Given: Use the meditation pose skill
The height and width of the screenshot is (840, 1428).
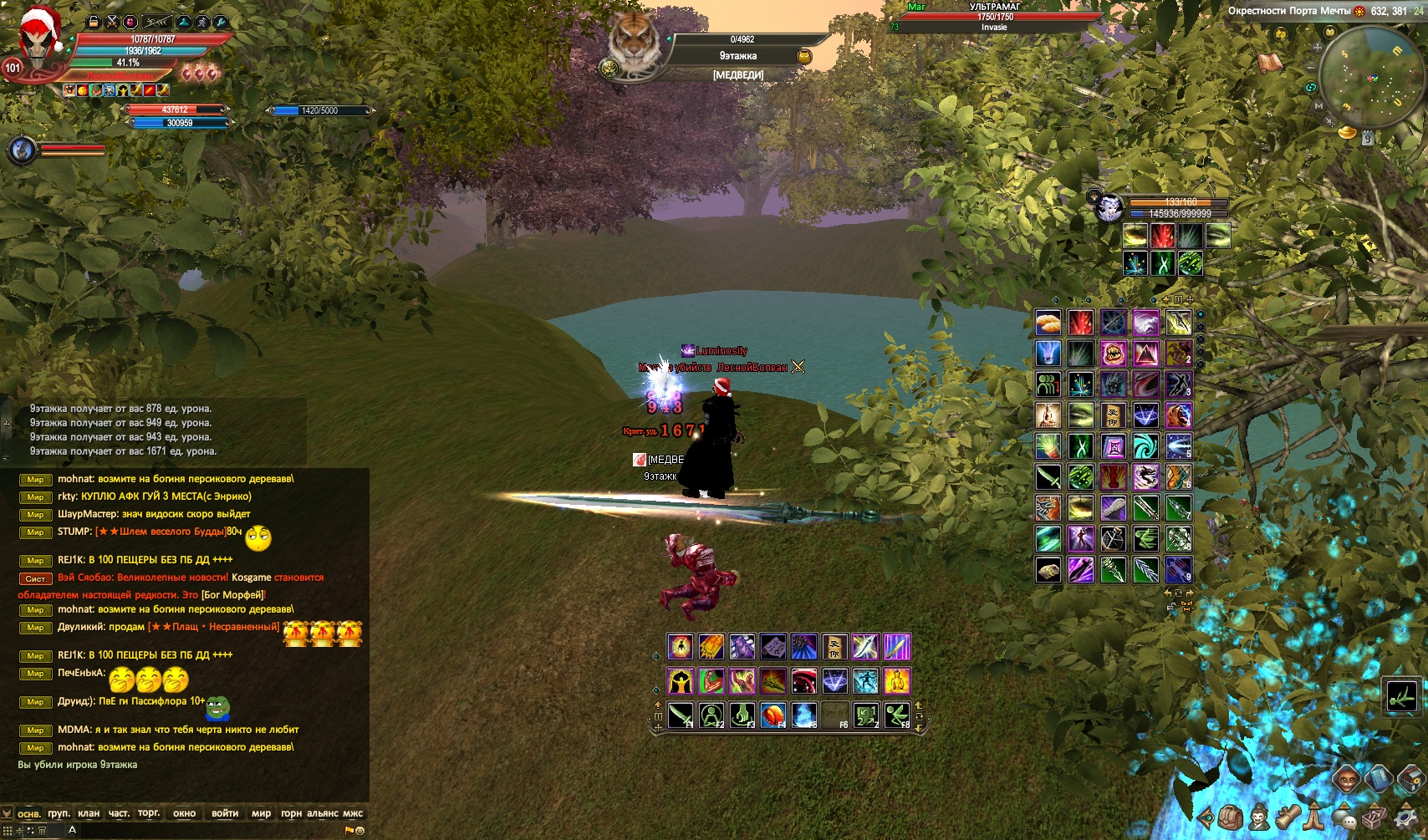Looking at the screenshot, I should [x=711, y=715].
